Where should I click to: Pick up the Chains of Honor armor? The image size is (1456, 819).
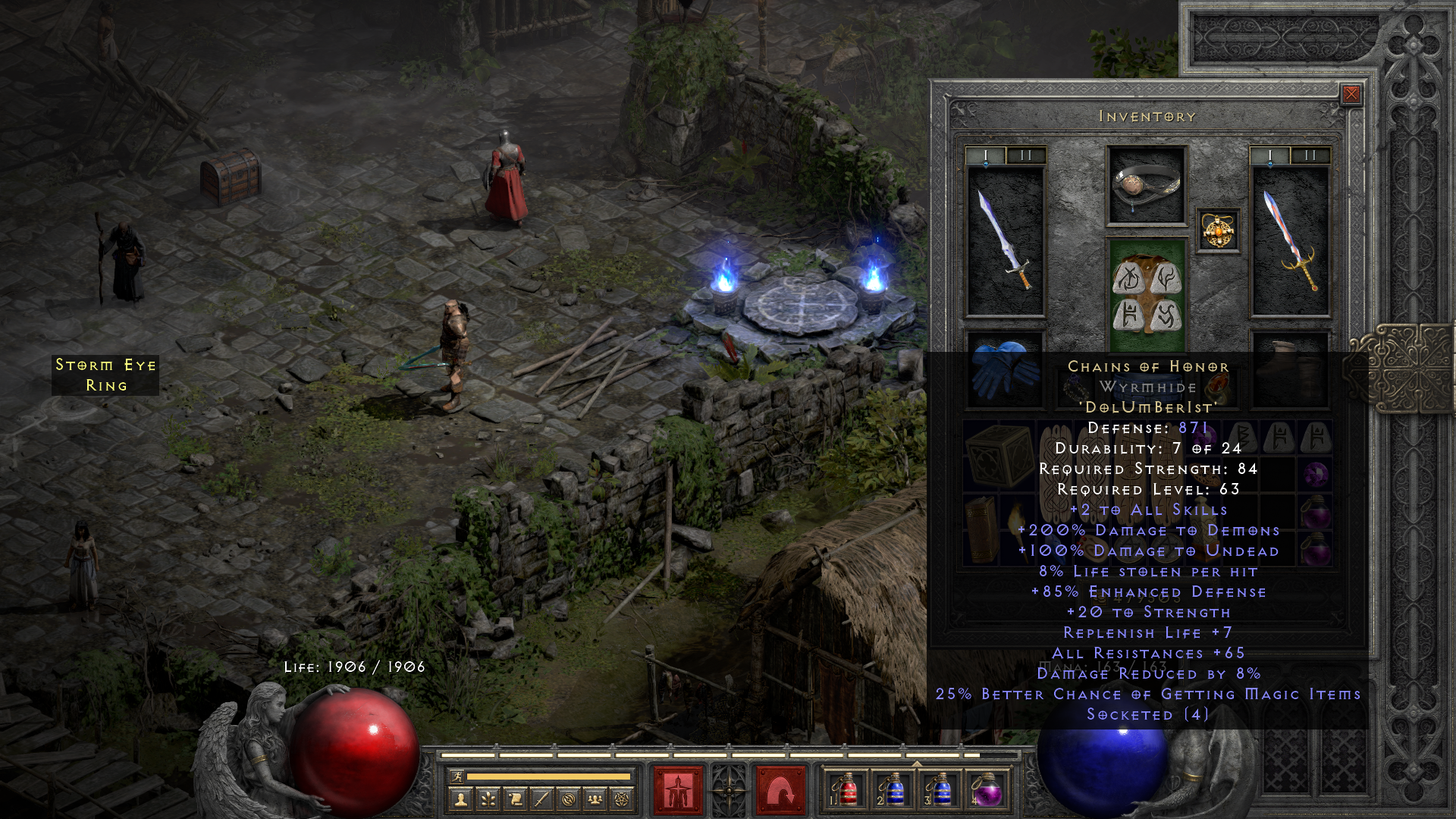coord(1146,296)
